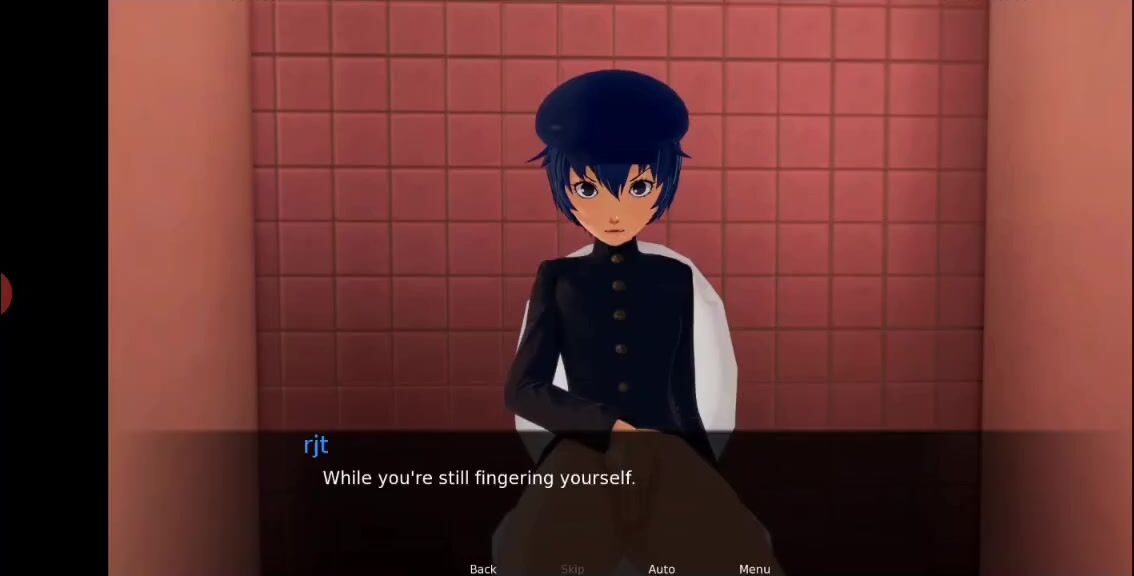The width and height of the screenshot is (1134, 576).
Task: Turn on Auto dialogue advance
Action: pos(662,569)
